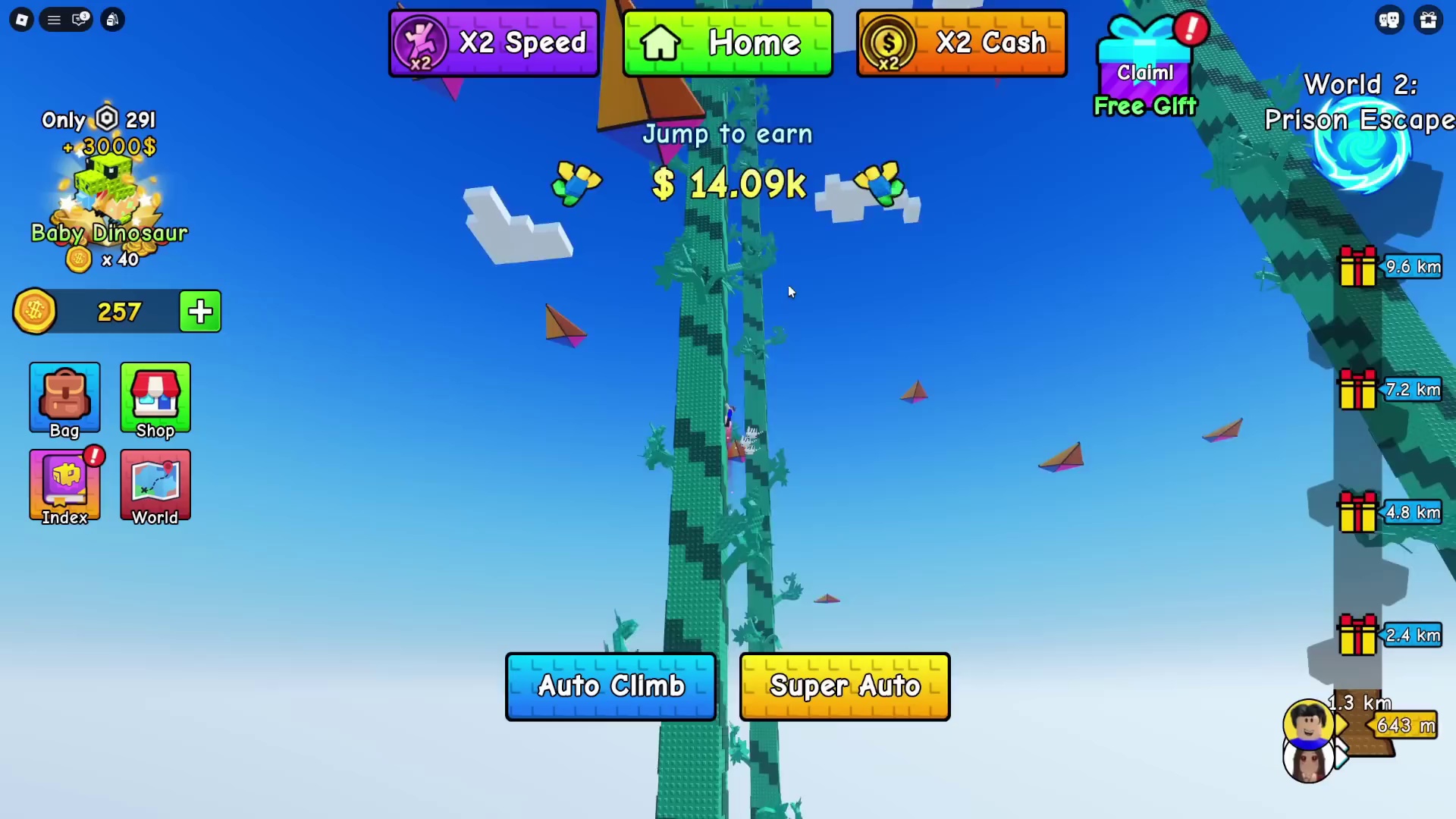The height and width of the screenshot is (819, 1456).
Task: Open the Roblox home icon top left
Action: [x=22, y=20]
